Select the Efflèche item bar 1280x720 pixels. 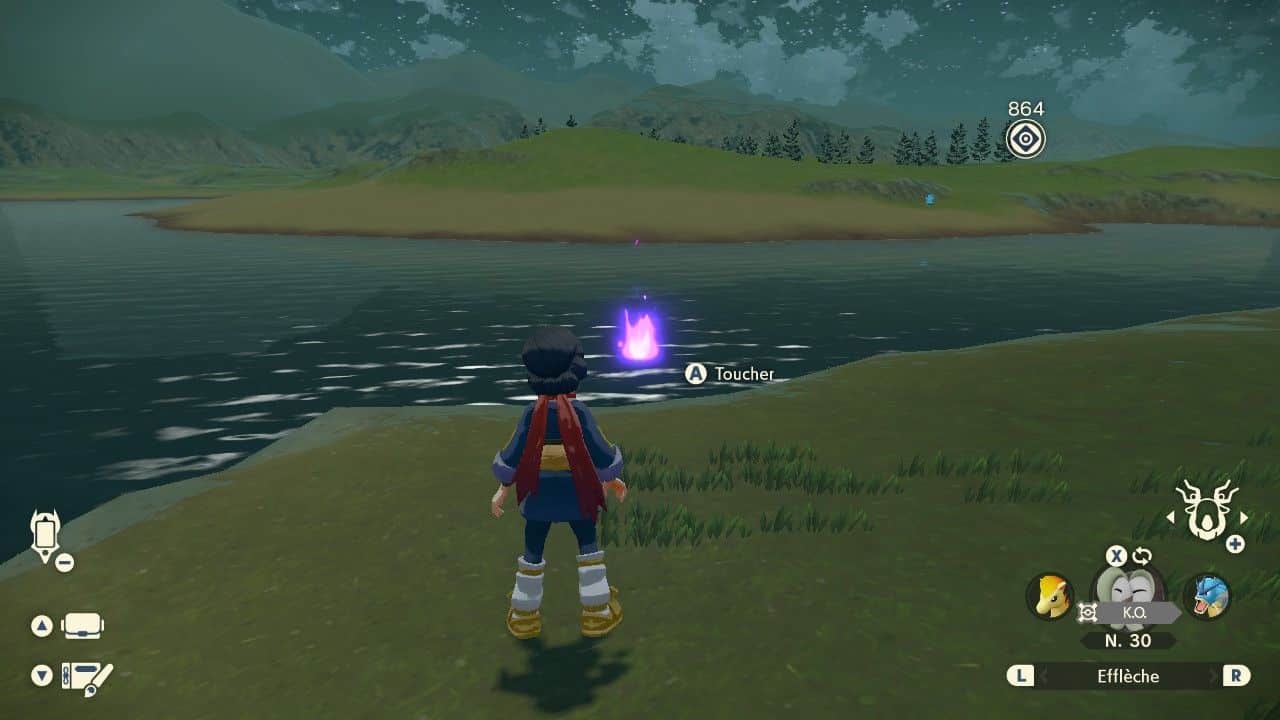click(1128, 676)
